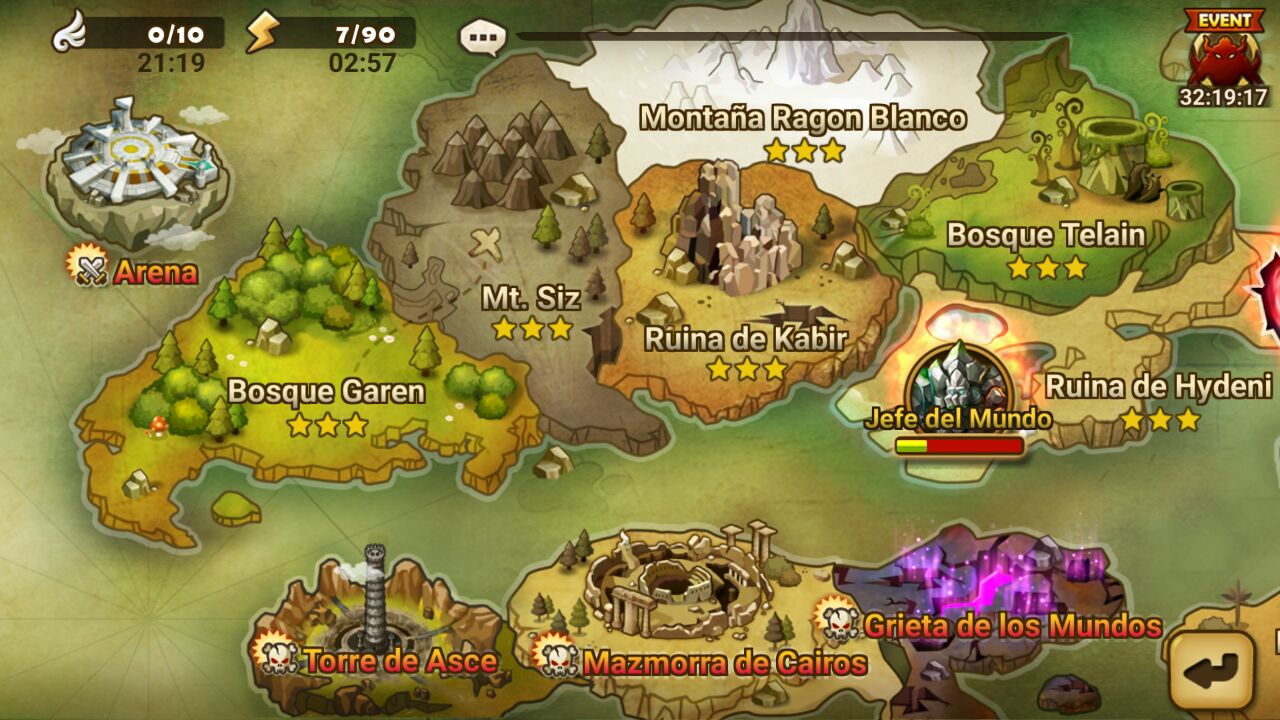
Task: Open Ruina de Hydeni stage
Action: click(1158, 387)
